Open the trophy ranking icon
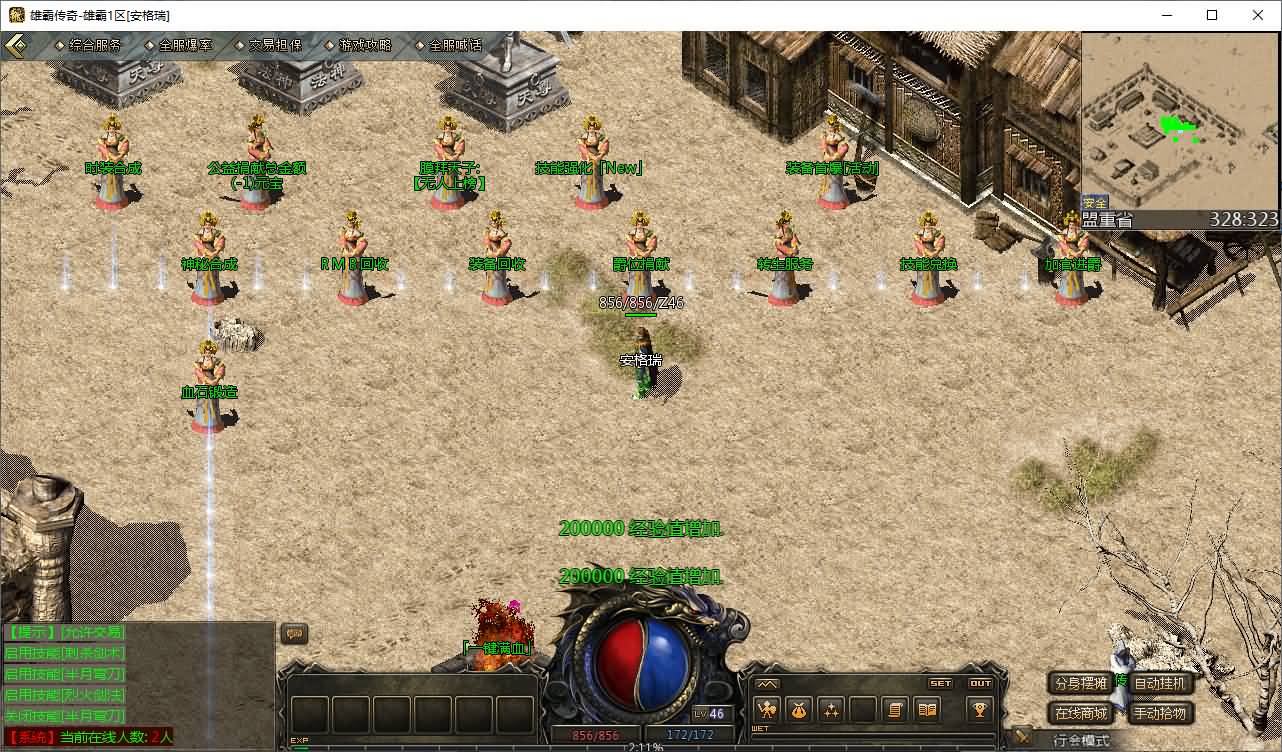Screen dimensions: 1282x752 point(979,710)
